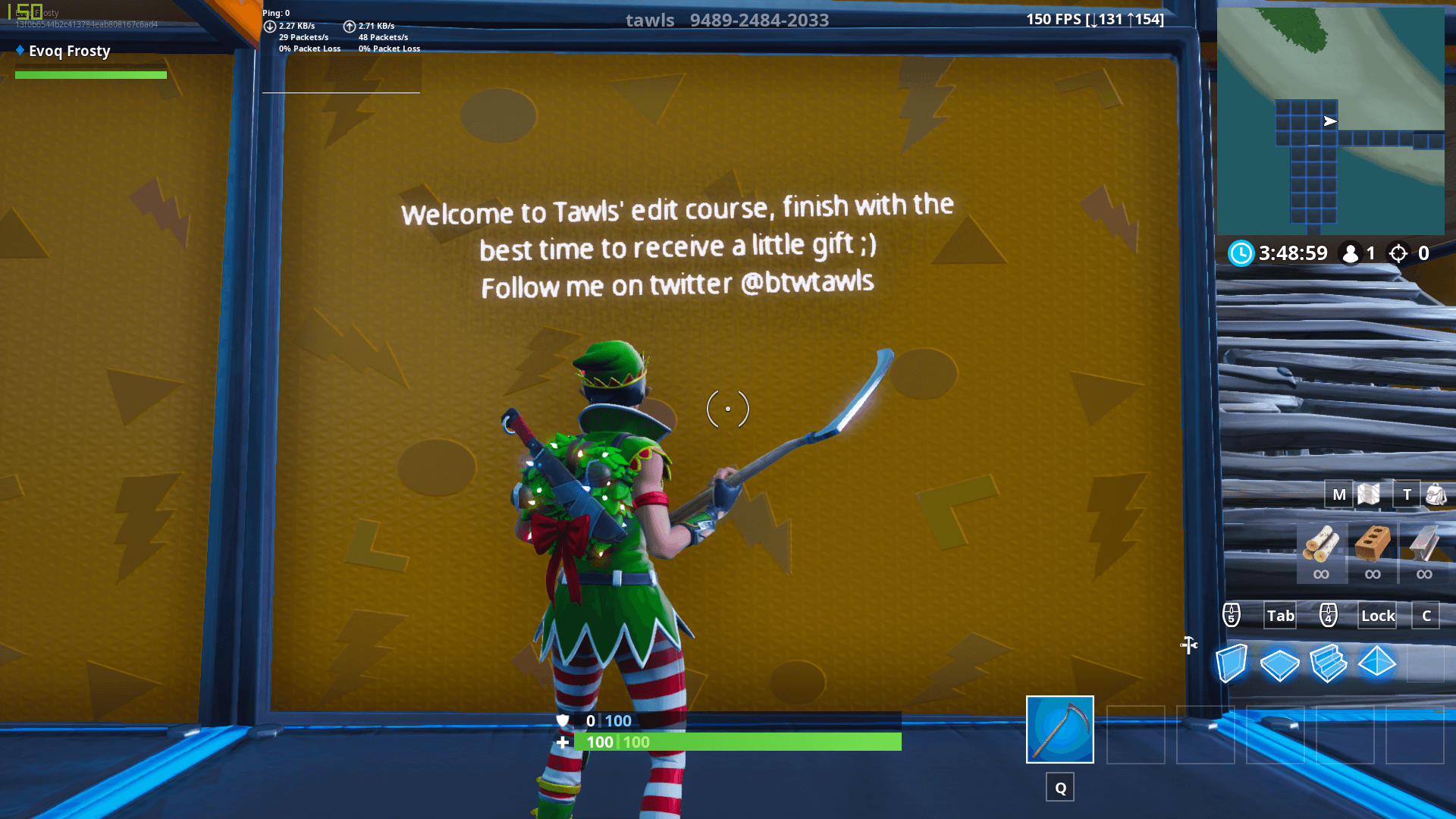Toggle crouch with the C key indicator
The height and width of the screenshot is (819, 1456).
1426,616
